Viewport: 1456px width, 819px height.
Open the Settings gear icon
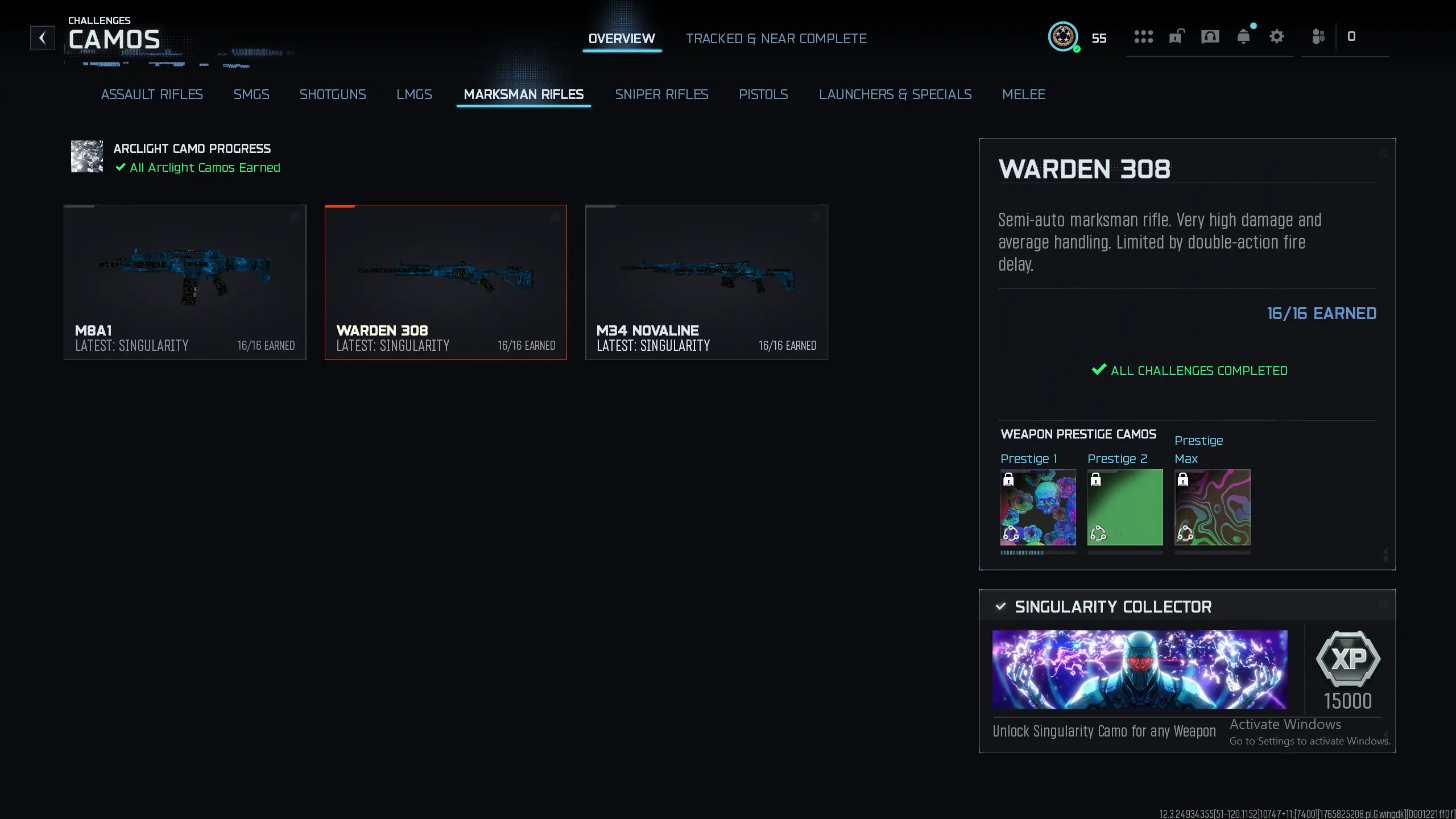tap(1277, 36)
